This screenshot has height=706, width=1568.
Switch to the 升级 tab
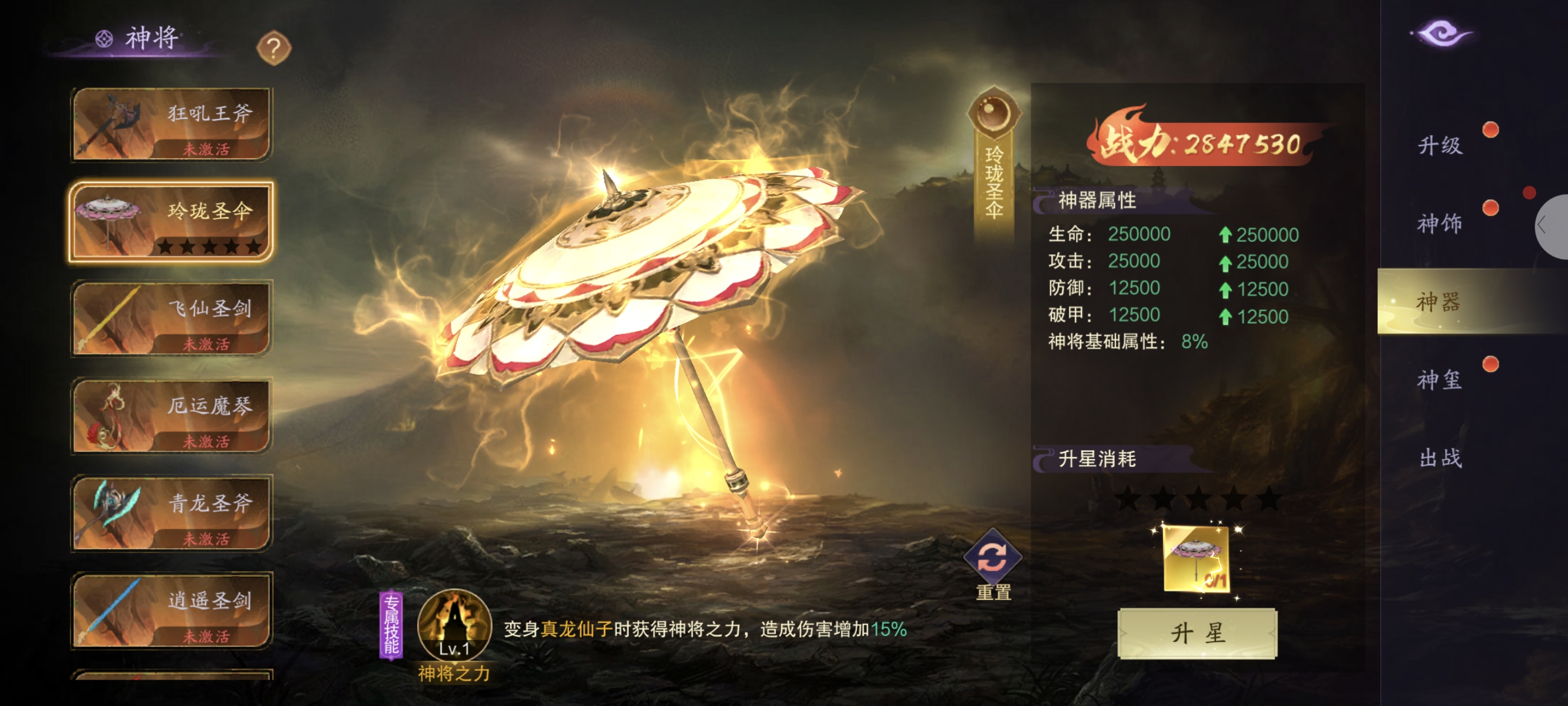[1441, 145]
